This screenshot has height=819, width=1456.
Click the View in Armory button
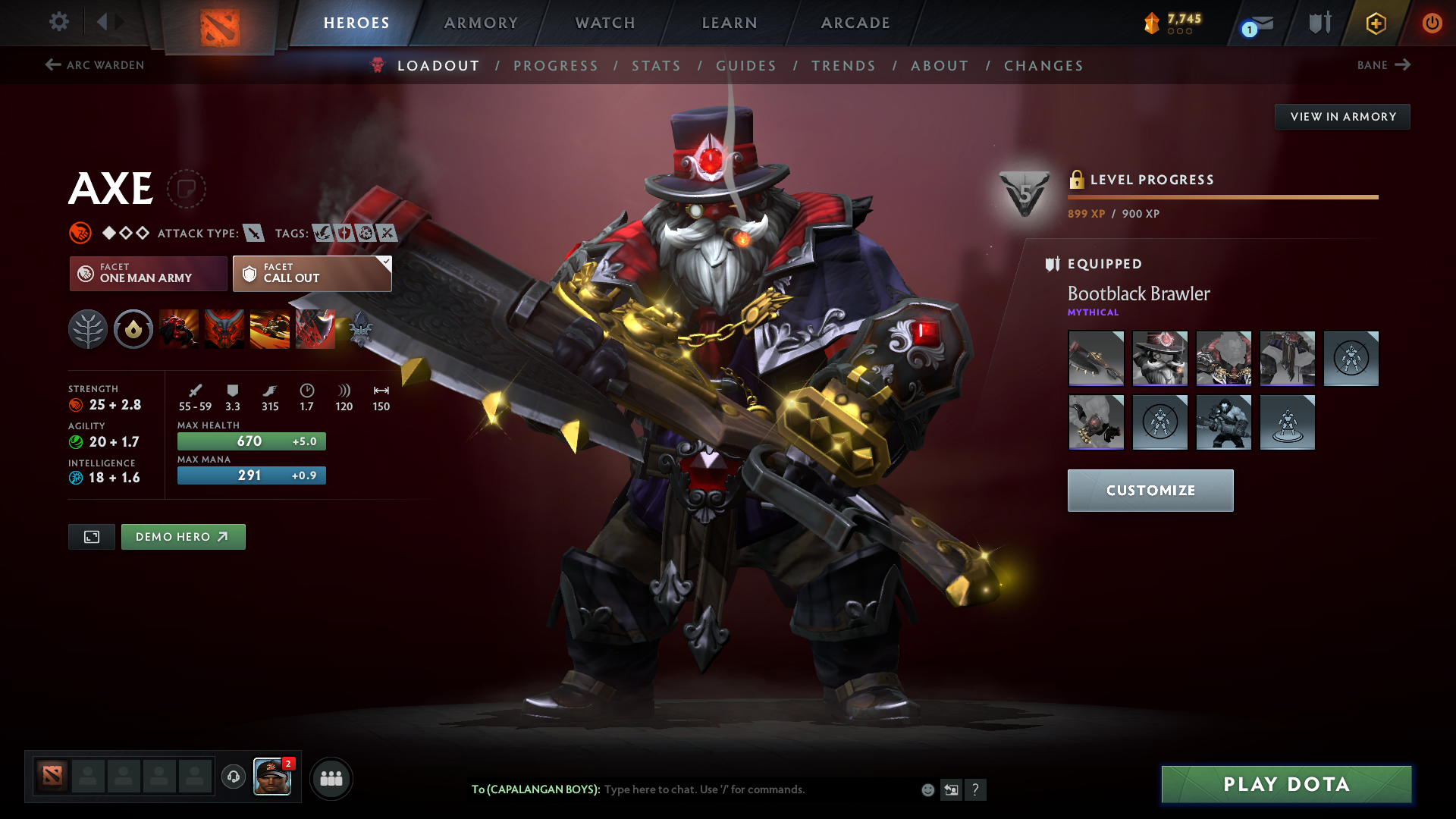click(1342, 117)
